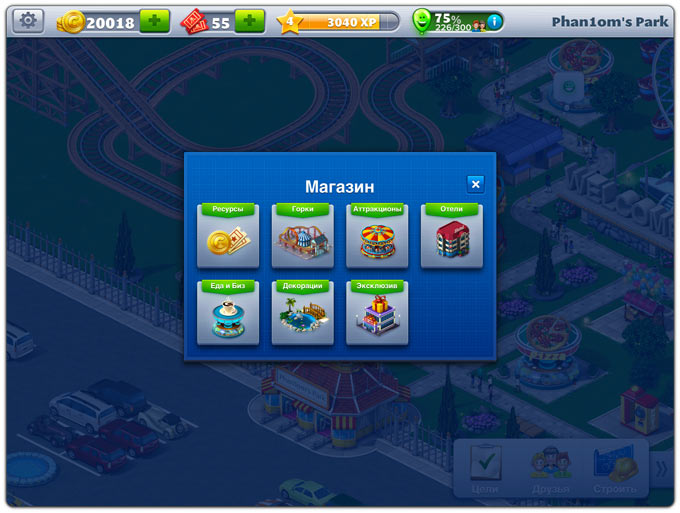Add more red tickets with plus button

(x=249, y=21)
